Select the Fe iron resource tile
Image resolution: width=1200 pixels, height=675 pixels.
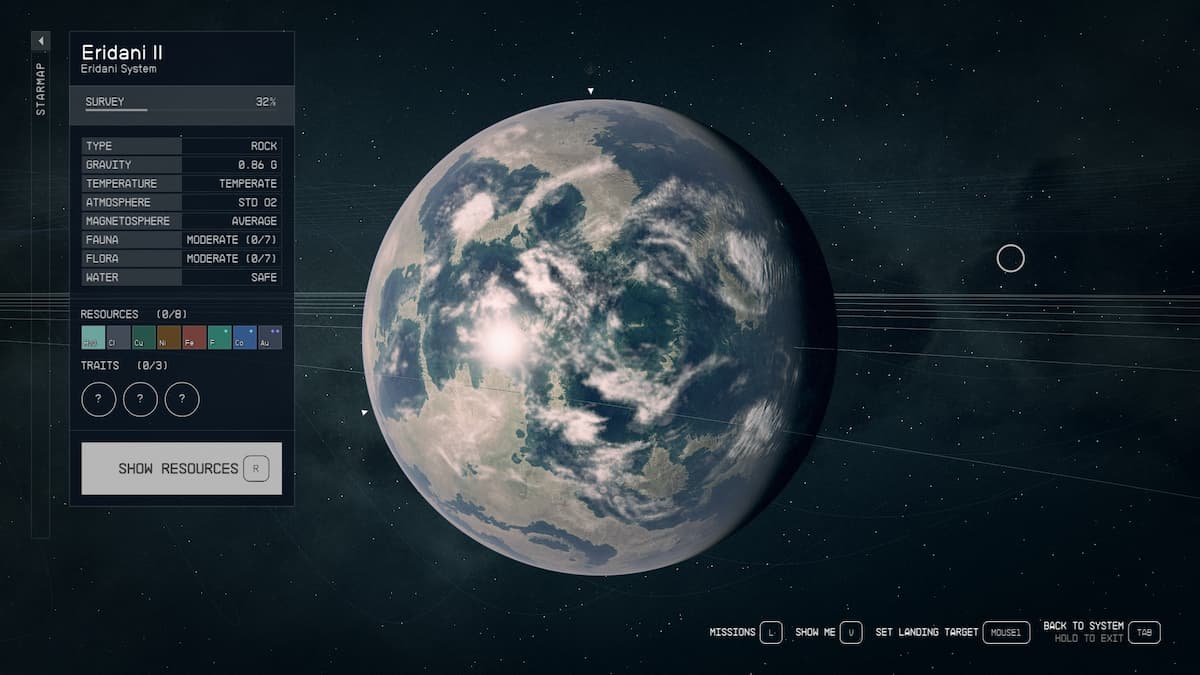(x=194, y=338)
